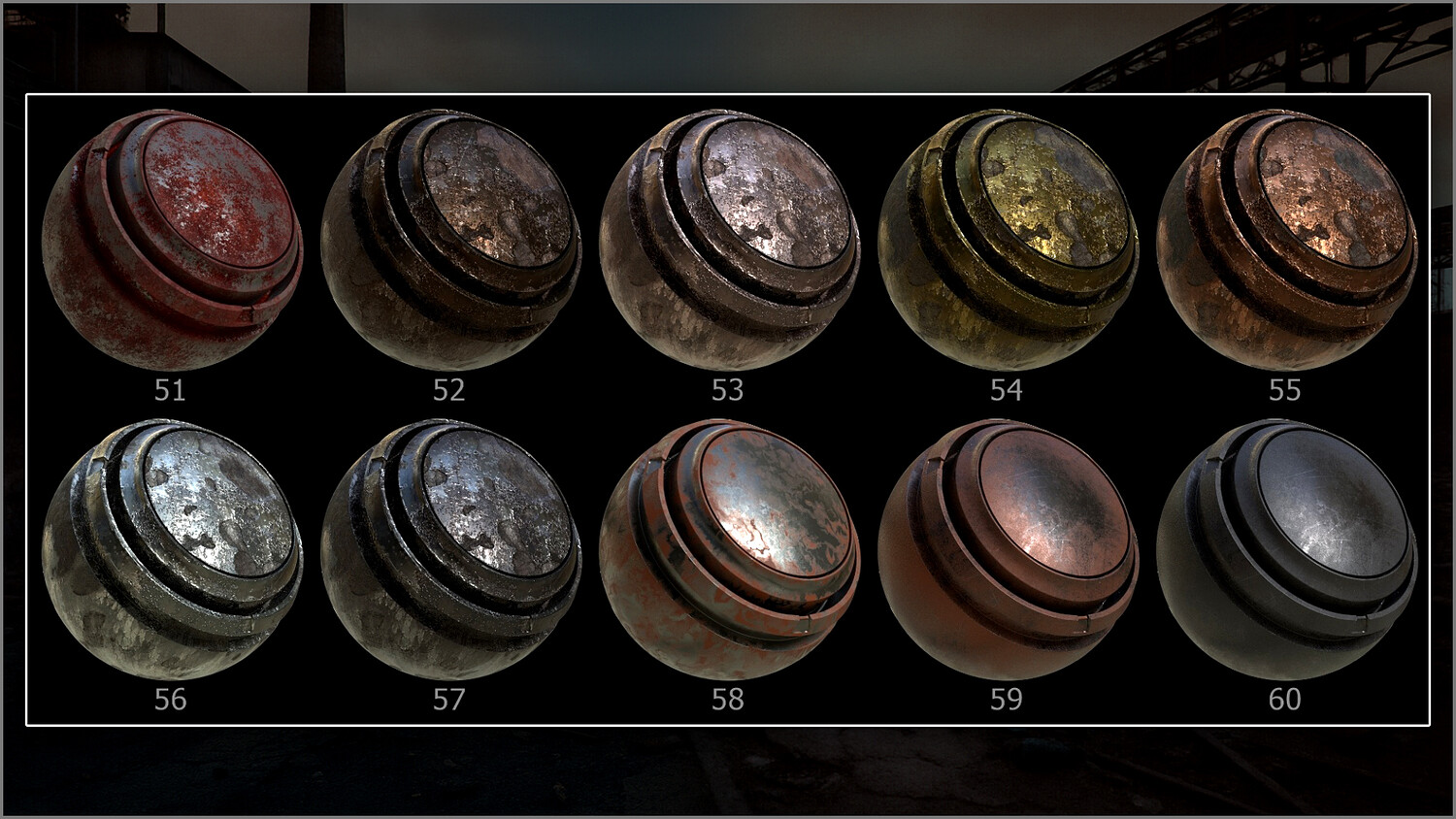
Task: Select smooth copper material sphere 59
Action: [1008, 548]
